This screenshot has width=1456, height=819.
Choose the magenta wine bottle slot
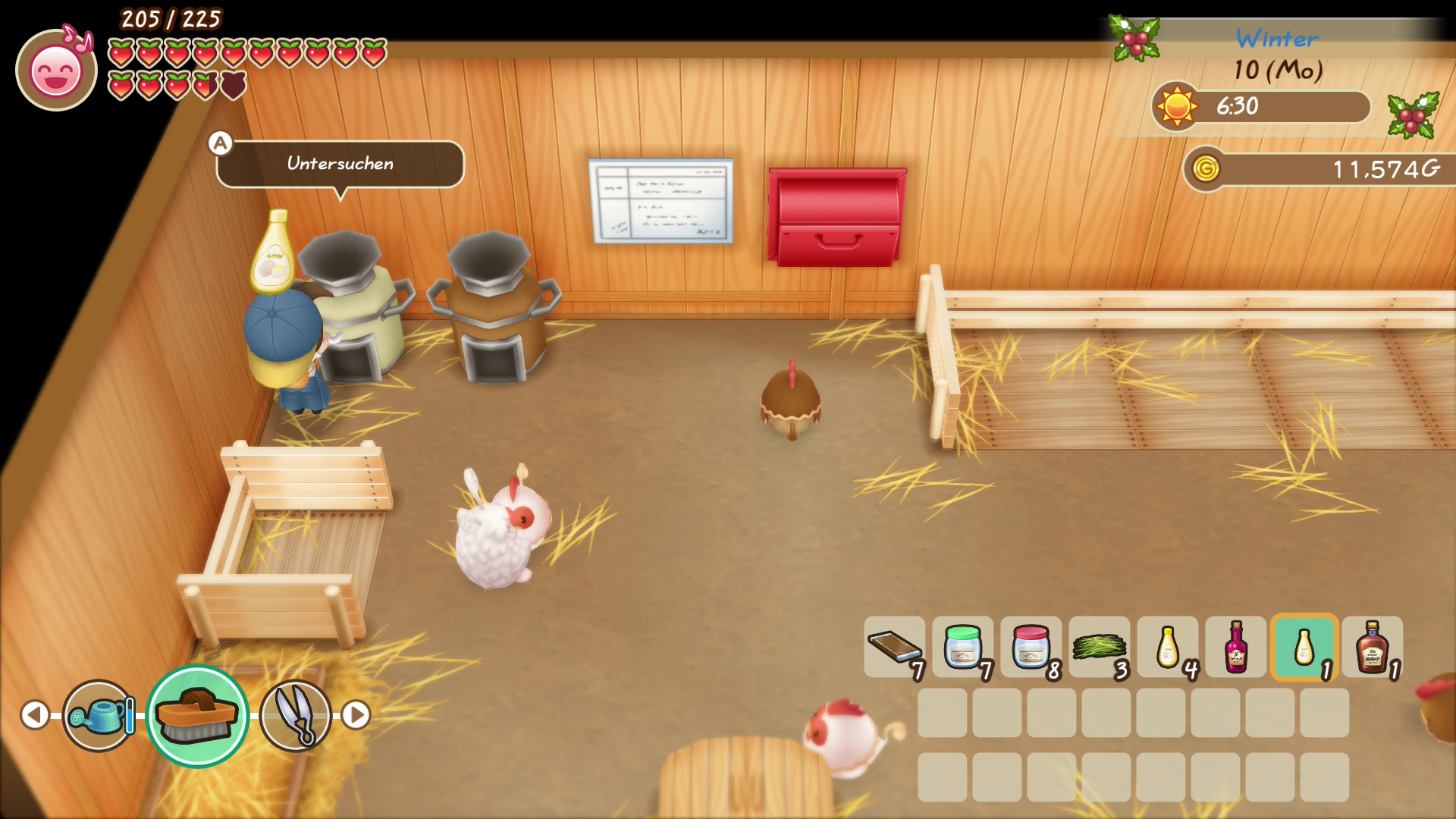[x=1236, y=647]
